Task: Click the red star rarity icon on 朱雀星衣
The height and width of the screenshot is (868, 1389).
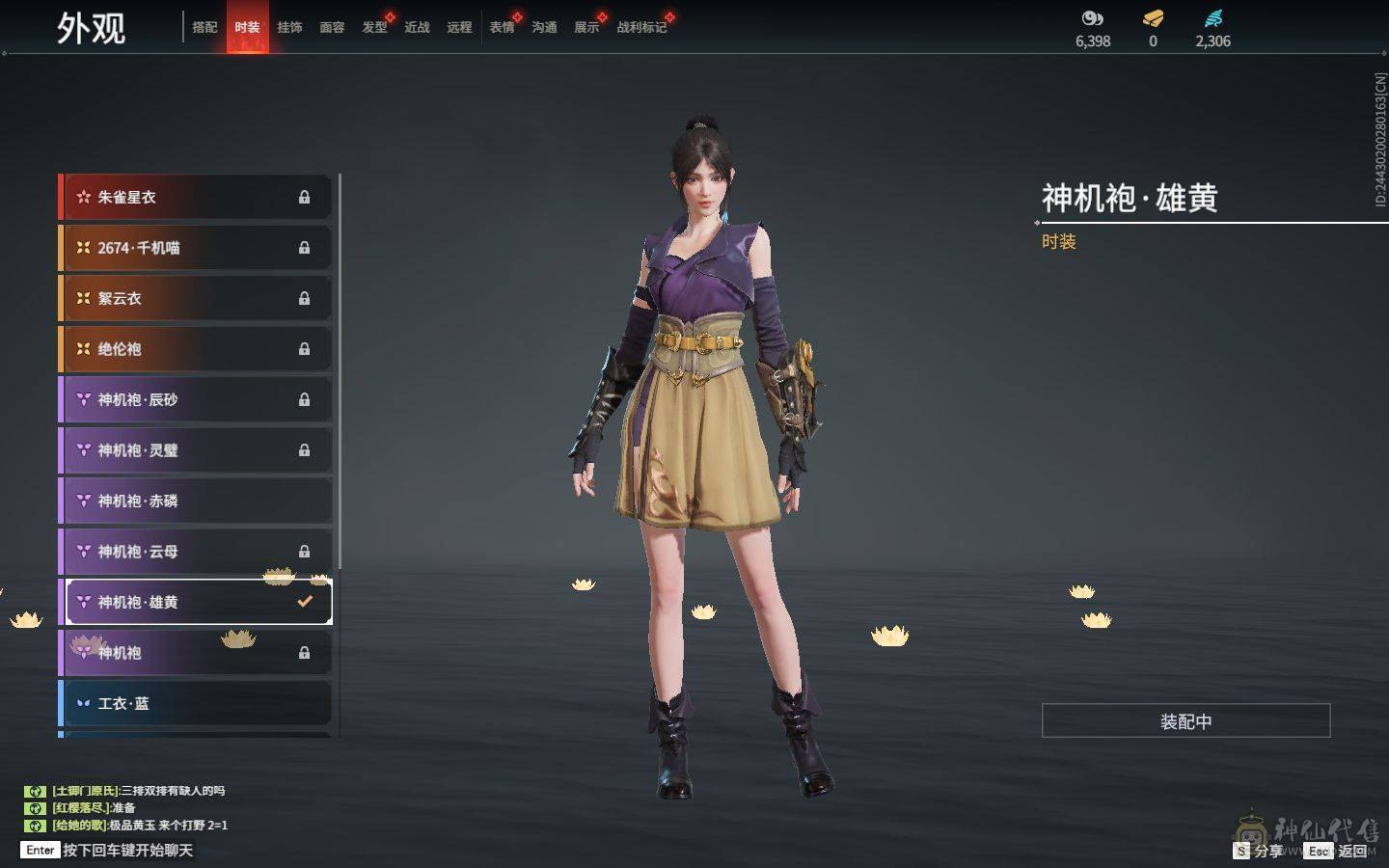Action: point(82,197)
